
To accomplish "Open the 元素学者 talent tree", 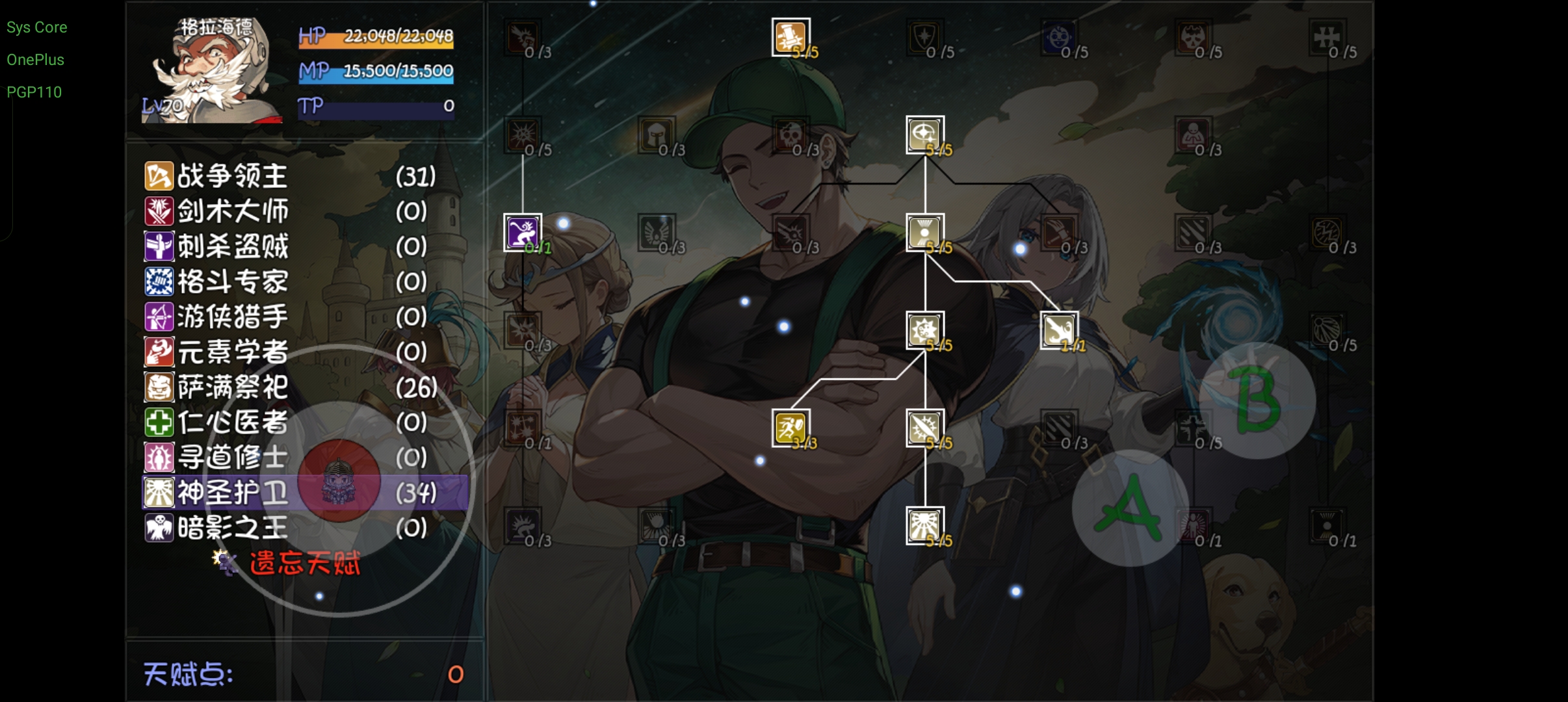I will tap(232, 352).
